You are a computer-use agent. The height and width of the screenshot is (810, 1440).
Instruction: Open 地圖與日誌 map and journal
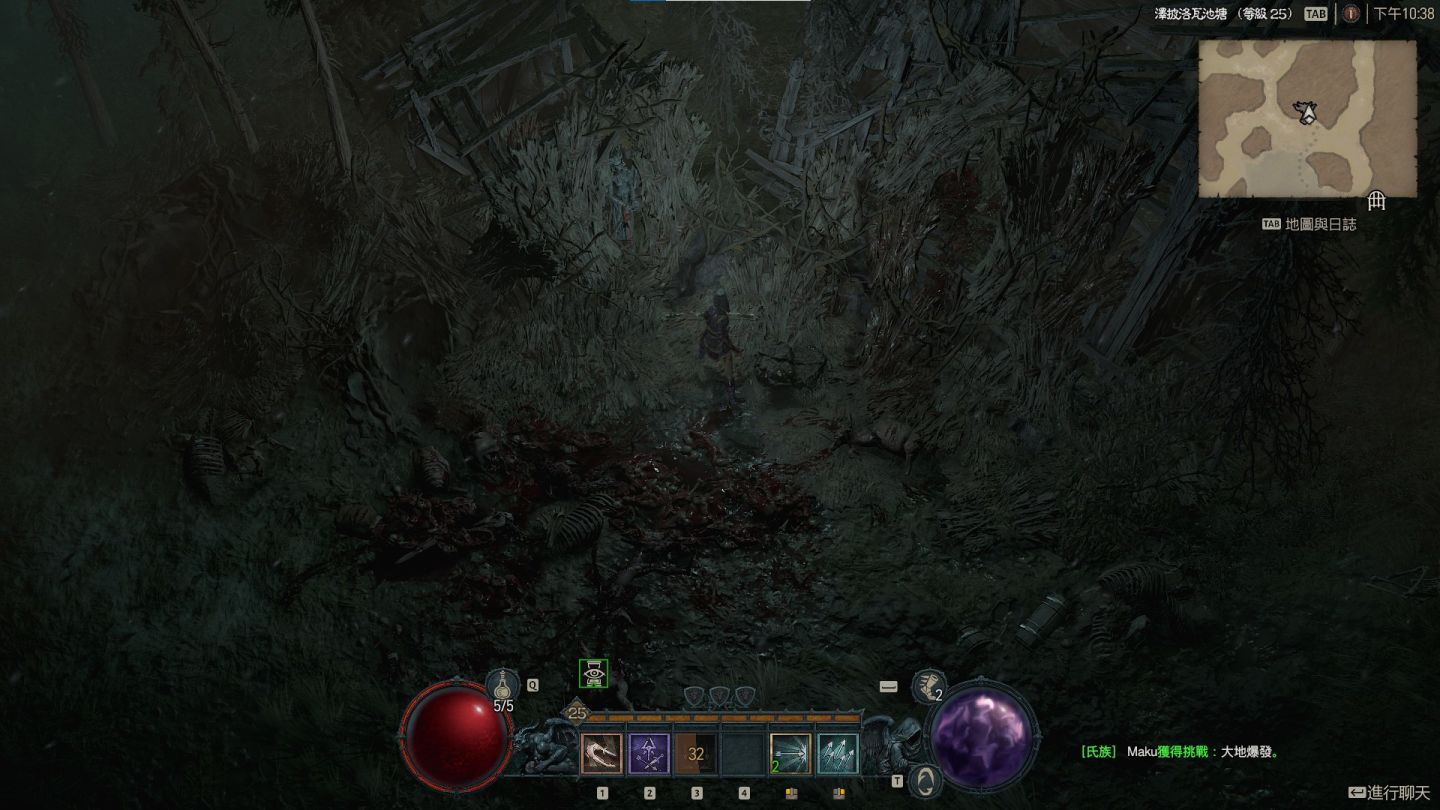[1310, 224]
